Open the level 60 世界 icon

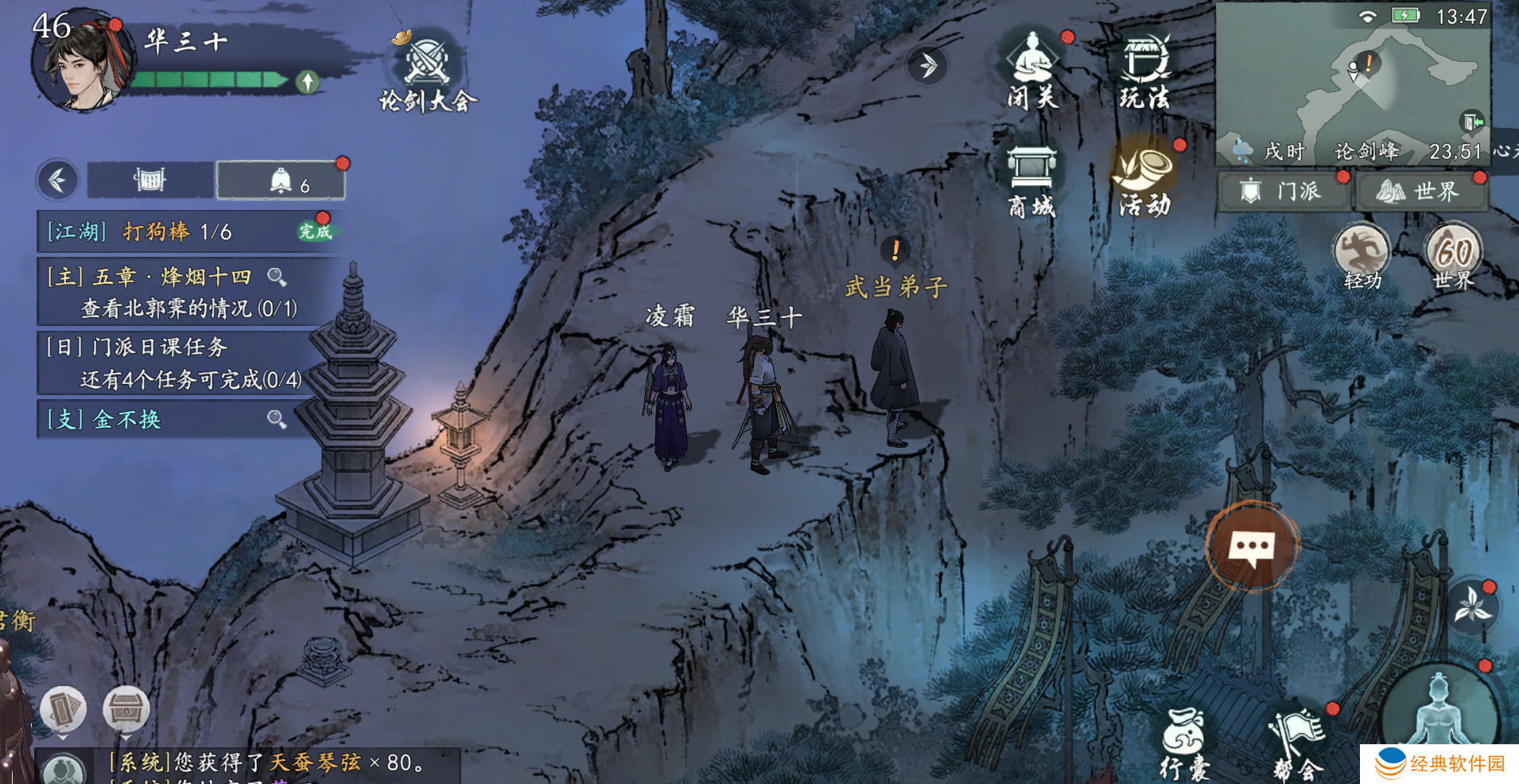(1453, 256)
